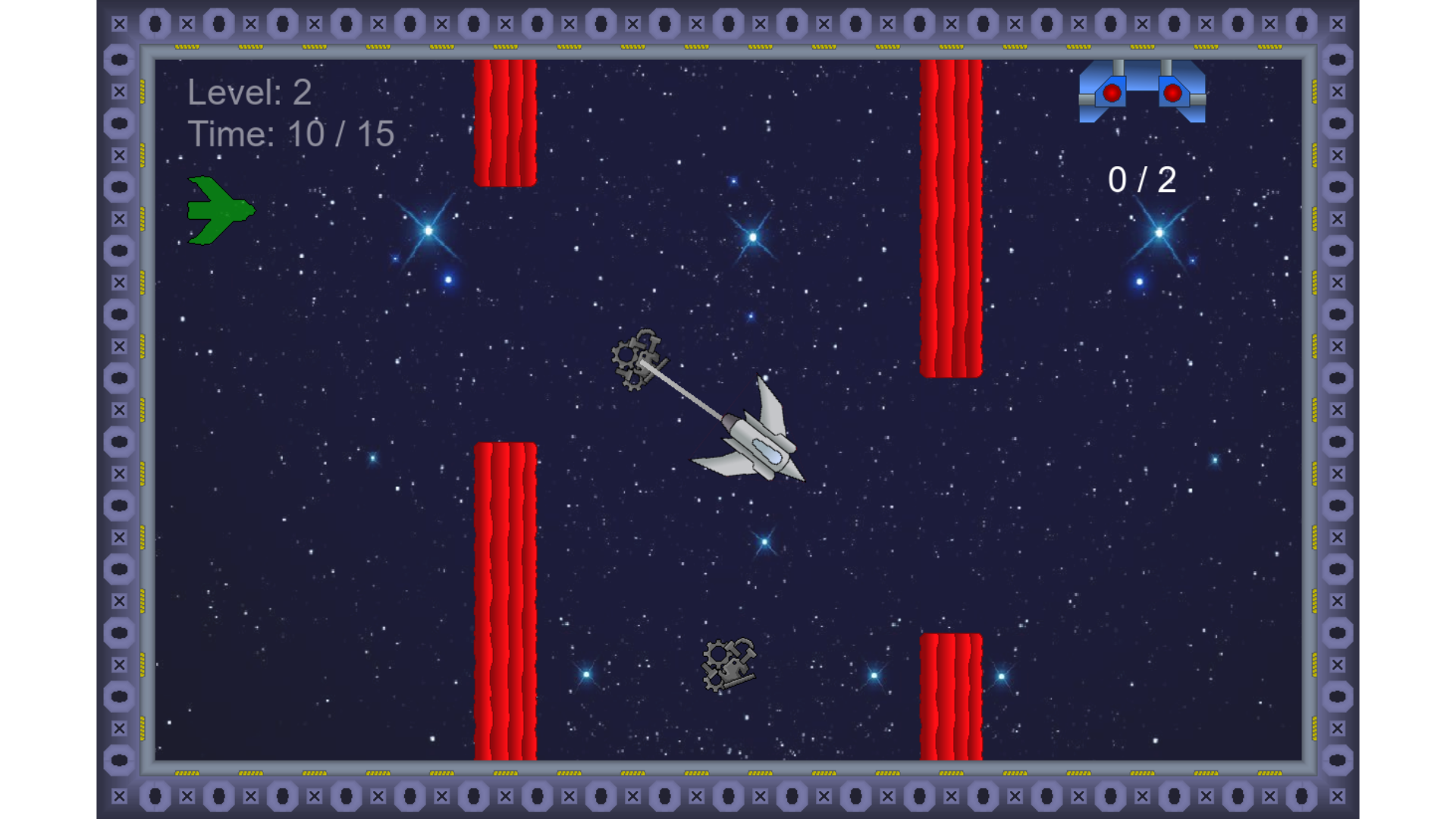Click the right red light on the enemy ship
Image resolution: width=1456 pixels, height=819 pixels.
click(x=1174, y=93)
